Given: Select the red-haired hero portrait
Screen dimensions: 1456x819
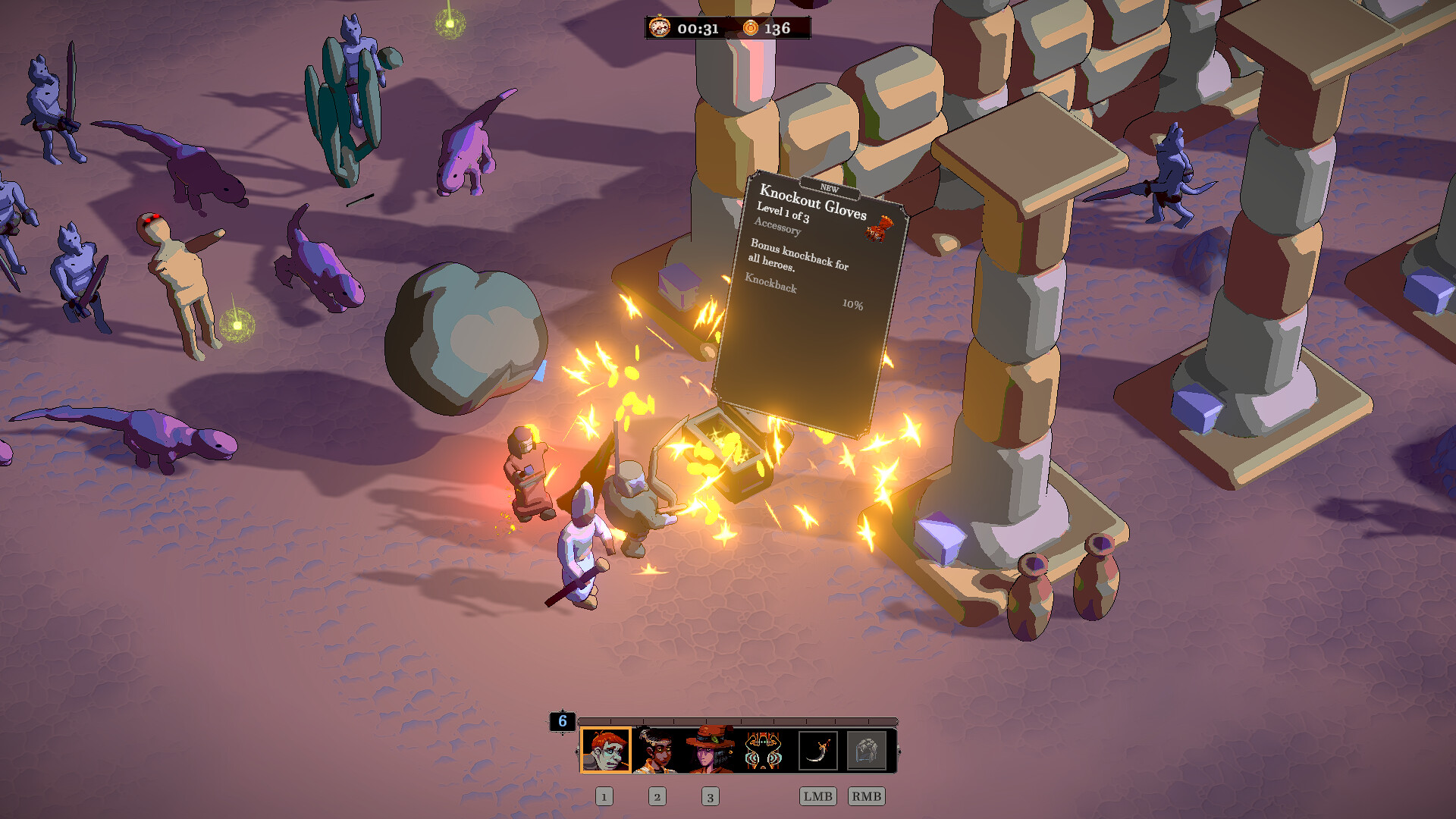Looking at the screenshot, I should (x=605, y=750).
